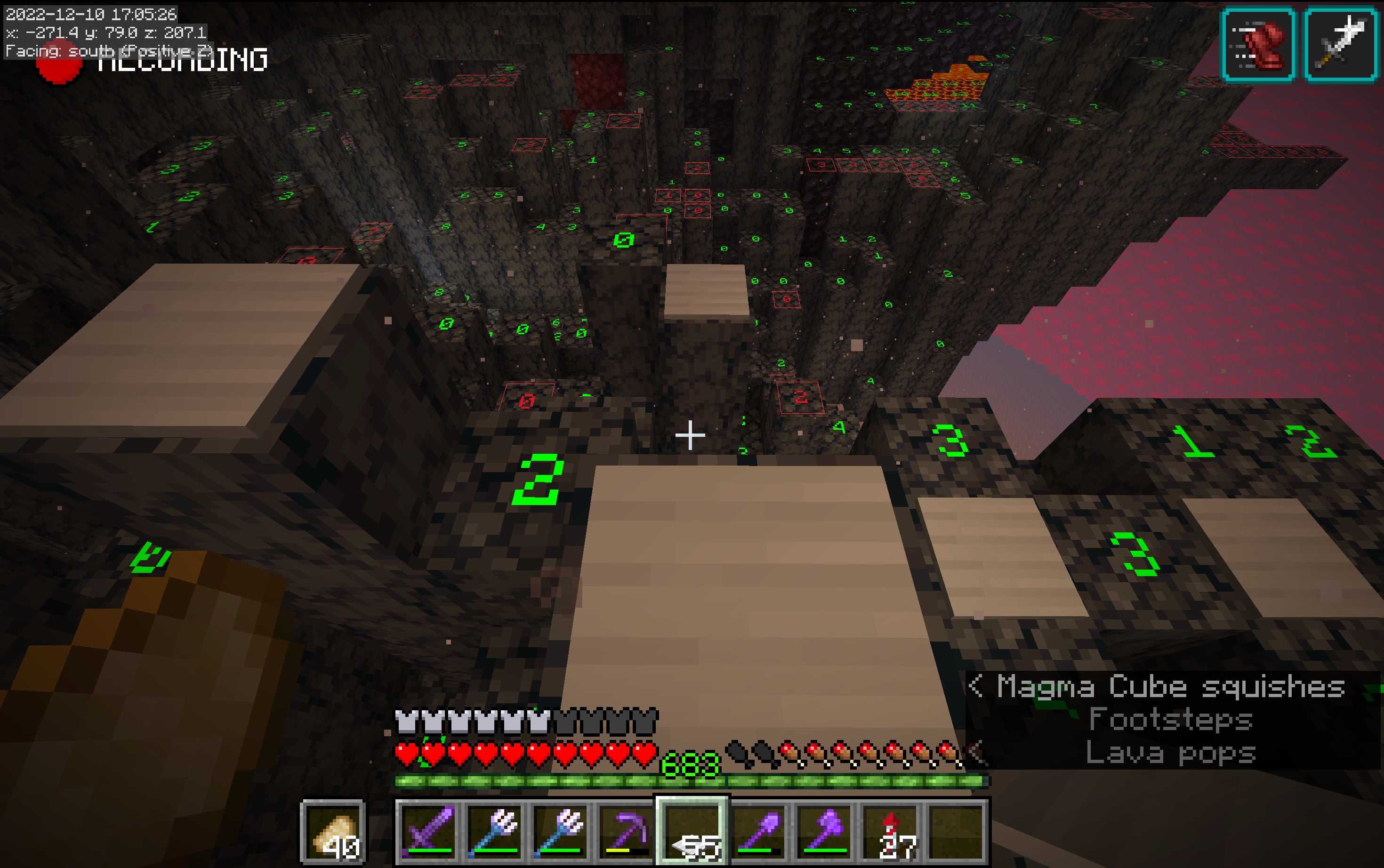Screen dimensions: 1384x868
Task: Switch to the enchanted shovel slot
Action: (759, 831)
